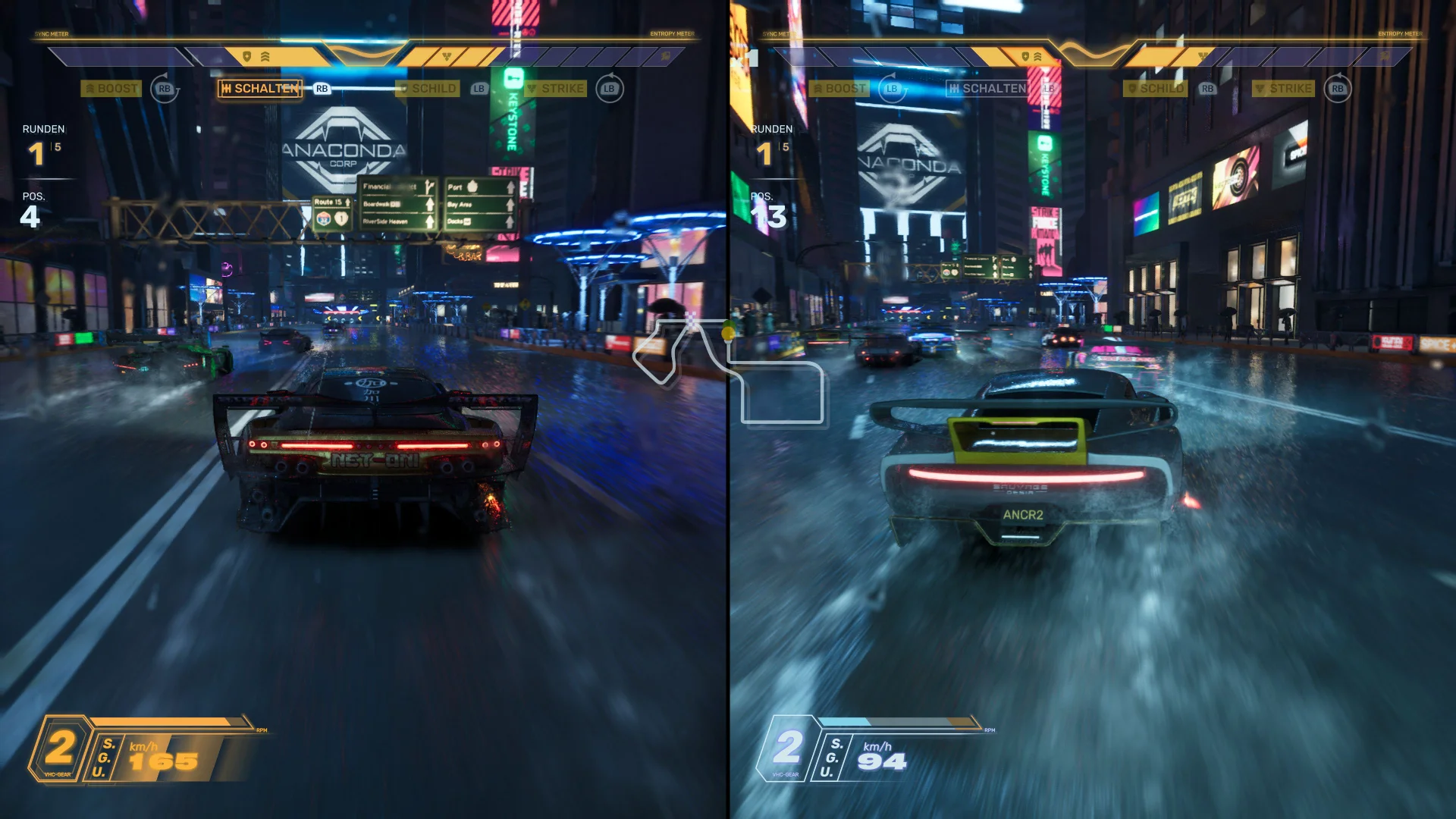Trigger BOOST on the right split-screen
Viewport: 1456px width, 819px height.
coord(839,89)
